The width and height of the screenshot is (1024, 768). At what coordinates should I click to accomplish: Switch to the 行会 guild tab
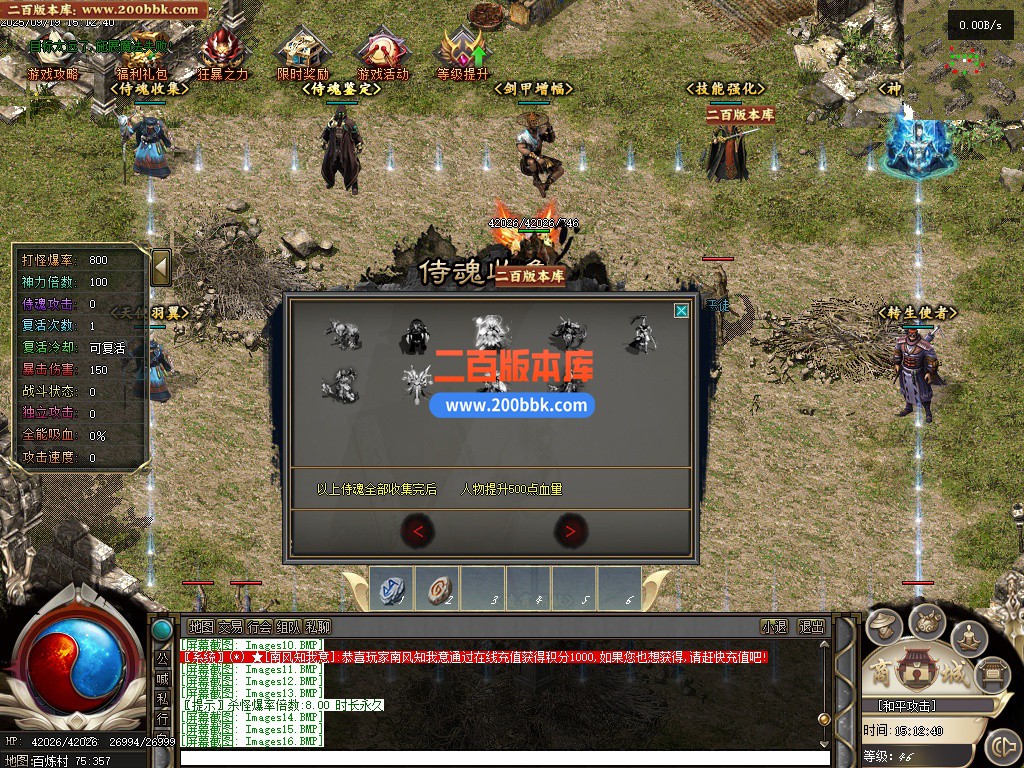tap(259, 627)
